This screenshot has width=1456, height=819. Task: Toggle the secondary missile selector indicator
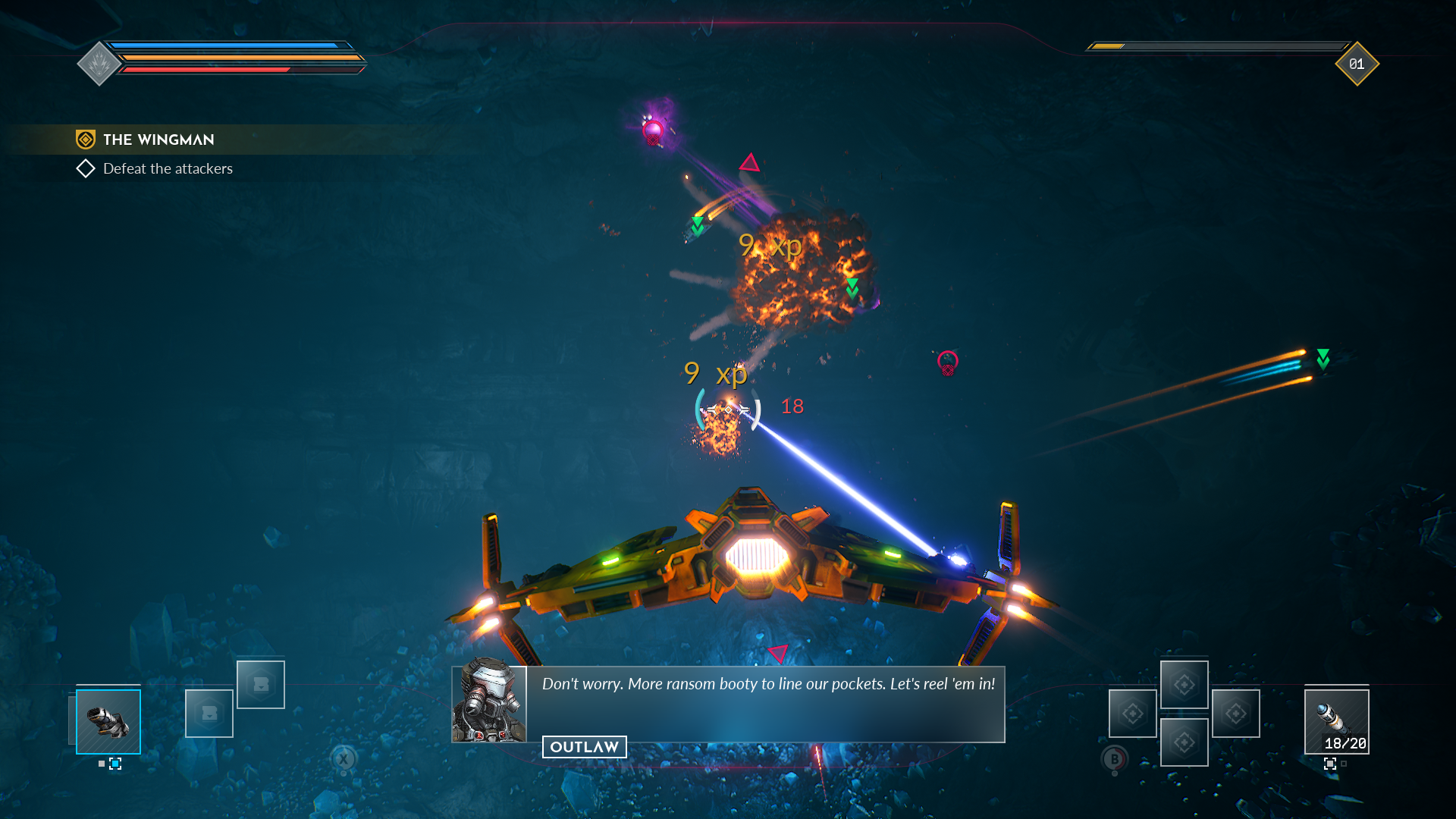click(x=1330, y=764)
